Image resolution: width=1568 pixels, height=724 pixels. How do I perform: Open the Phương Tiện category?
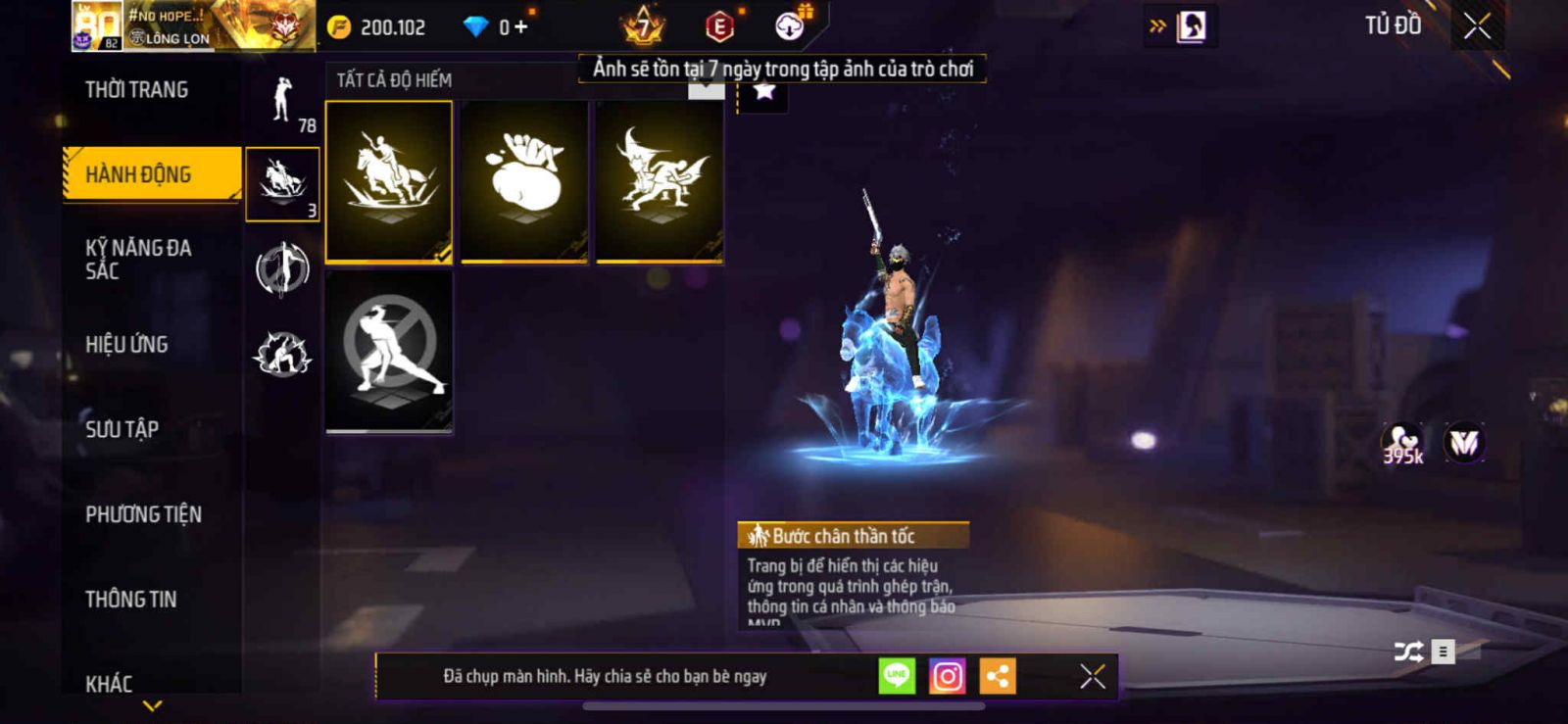coord(143,514)
